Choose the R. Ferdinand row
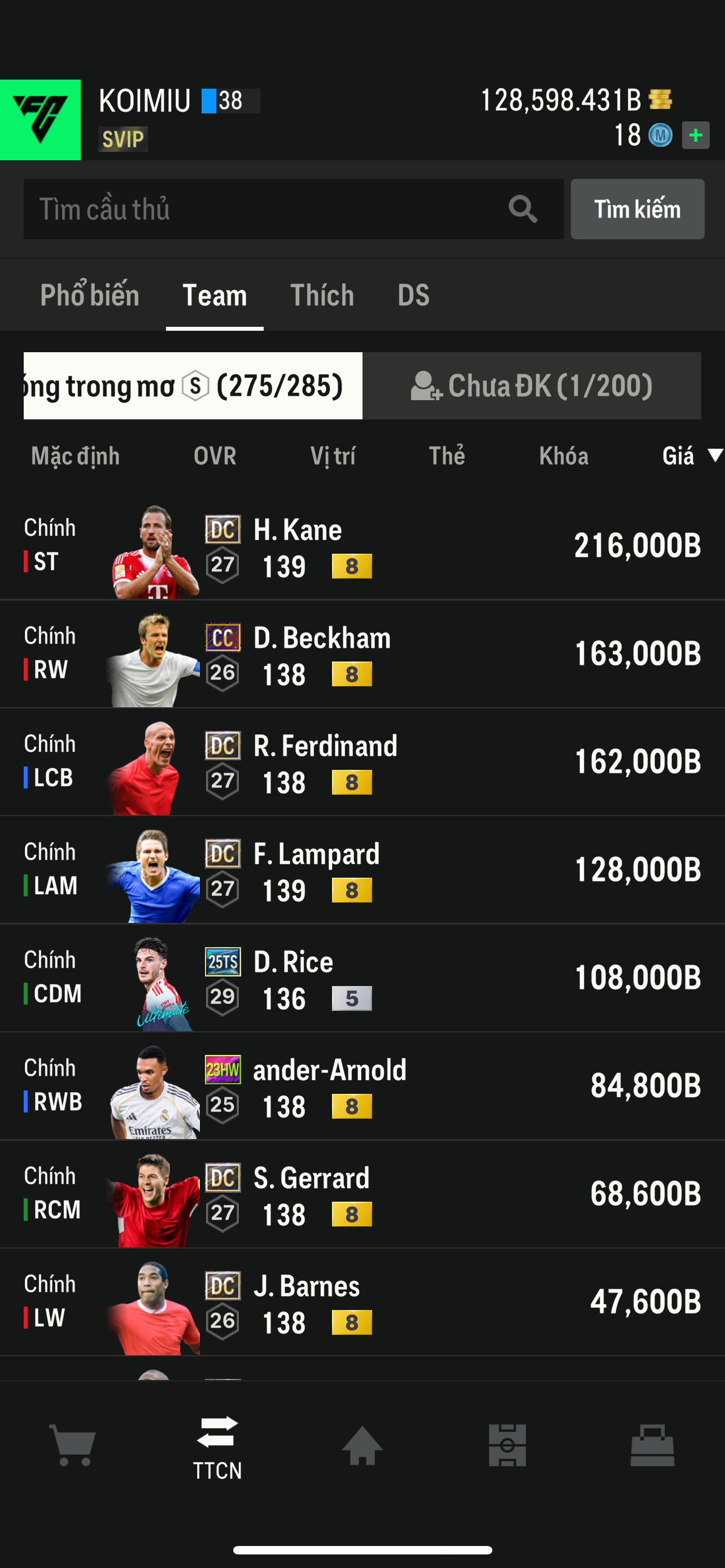The height and width of the screenshot is (1568, 725). pos(362,762)
